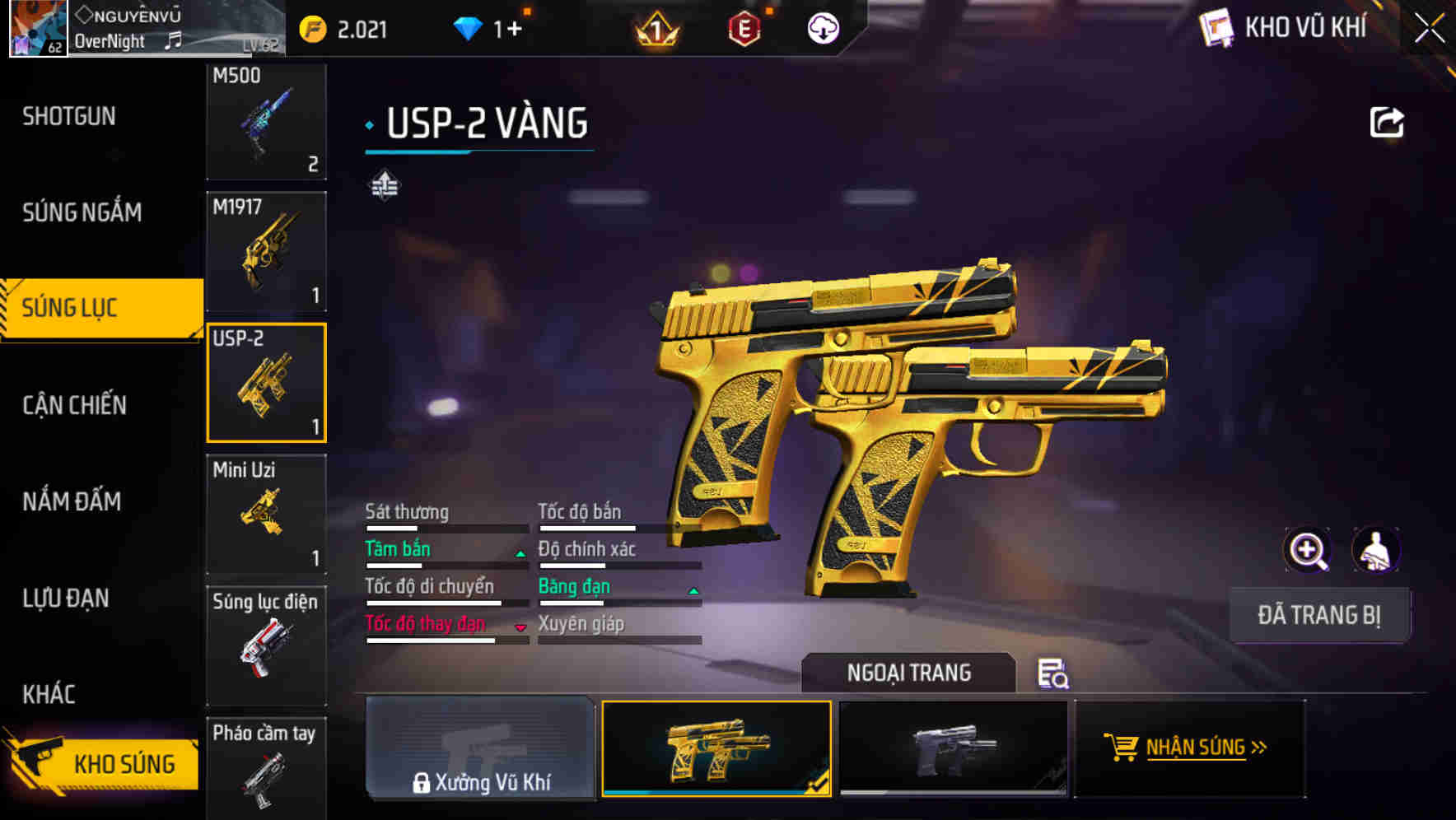
Task: Click the ĐÃ TRANG BỊ button
Action: 1319,614
